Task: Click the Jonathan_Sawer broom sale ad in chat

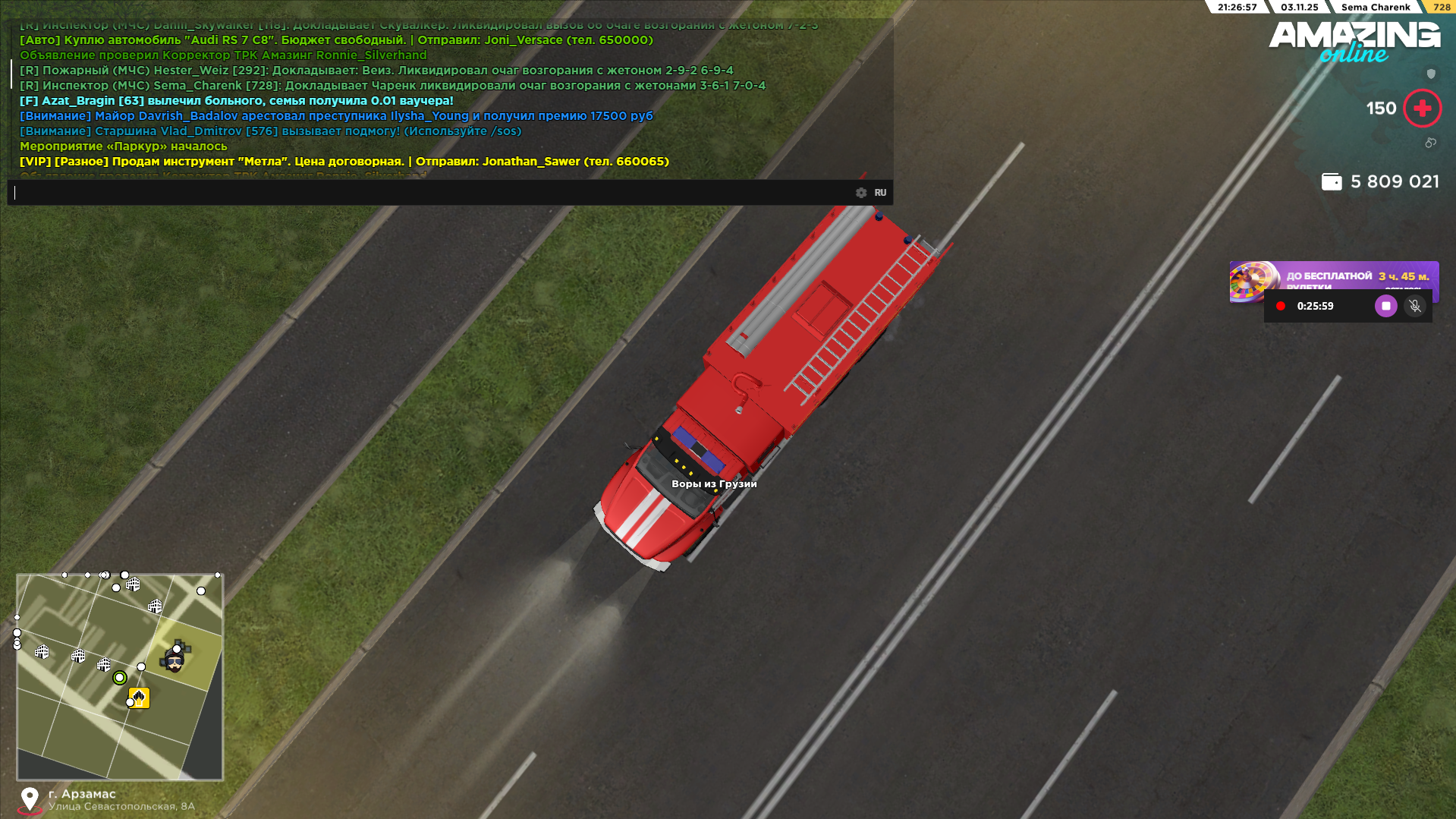Action: click(x=344, y=162)
